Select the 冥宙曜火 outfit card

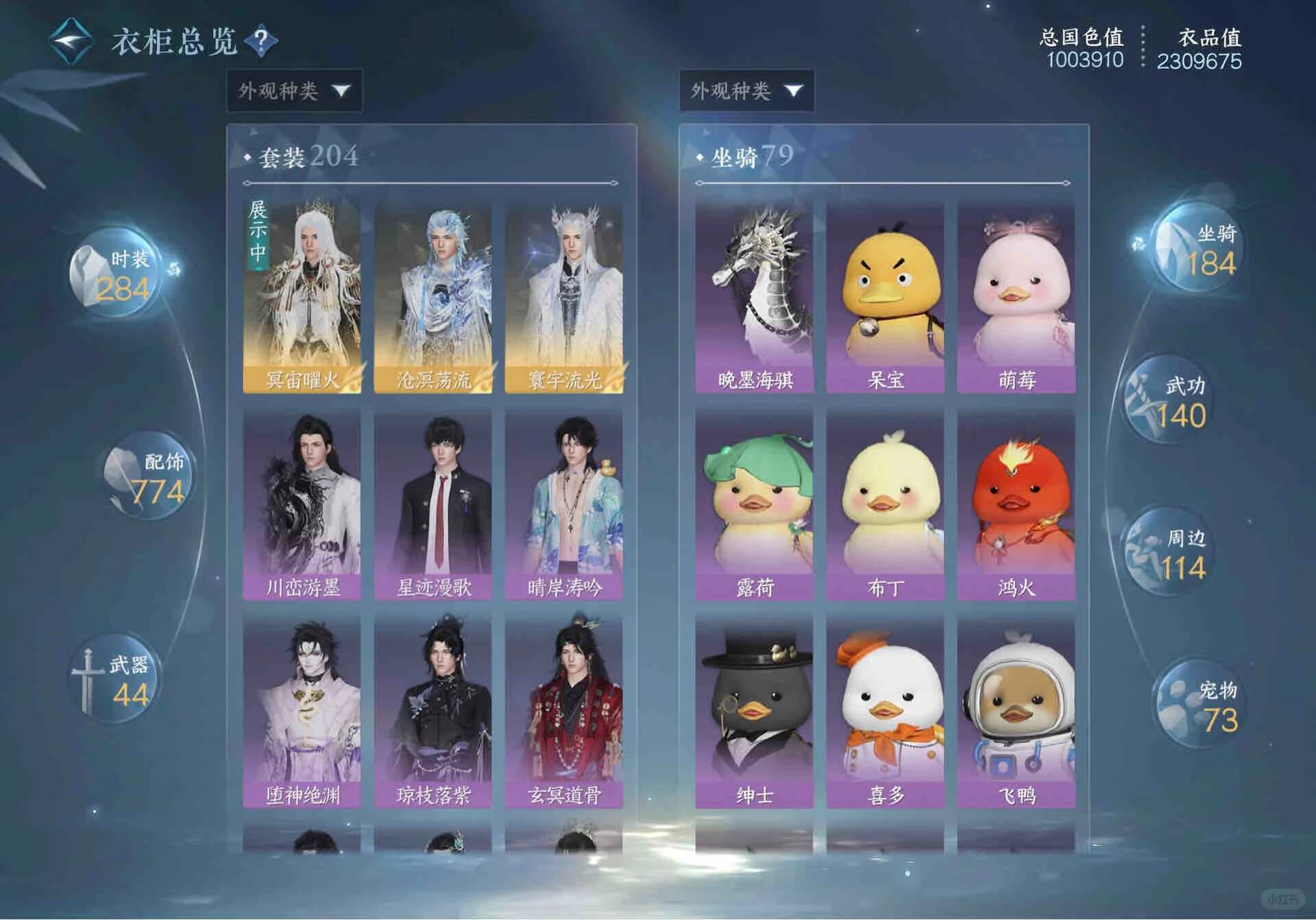pyautogui.click(x=302, y=297)
